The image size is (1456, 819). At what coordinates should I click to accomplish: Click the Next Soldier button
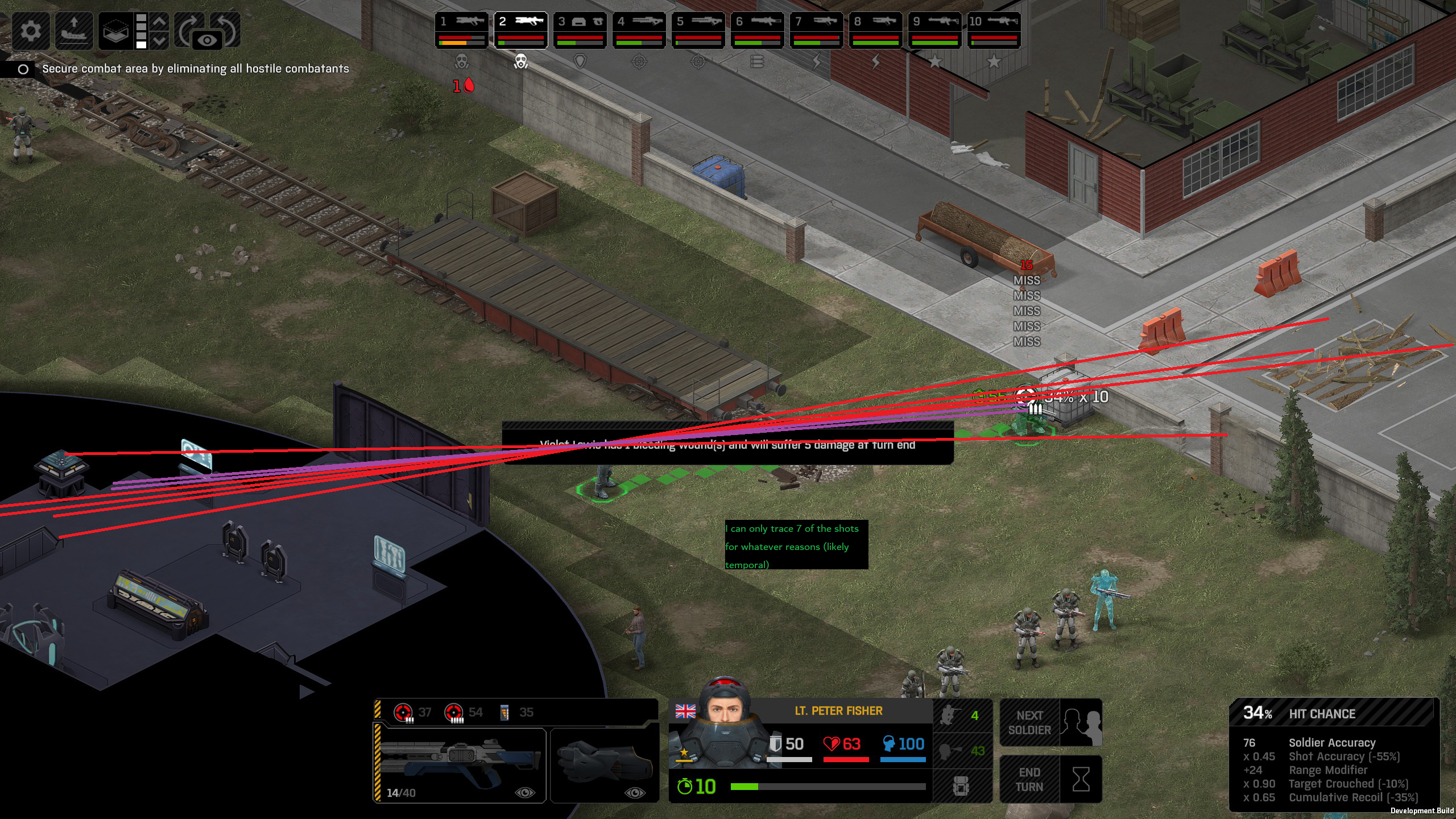click(x=1051, y=722)
